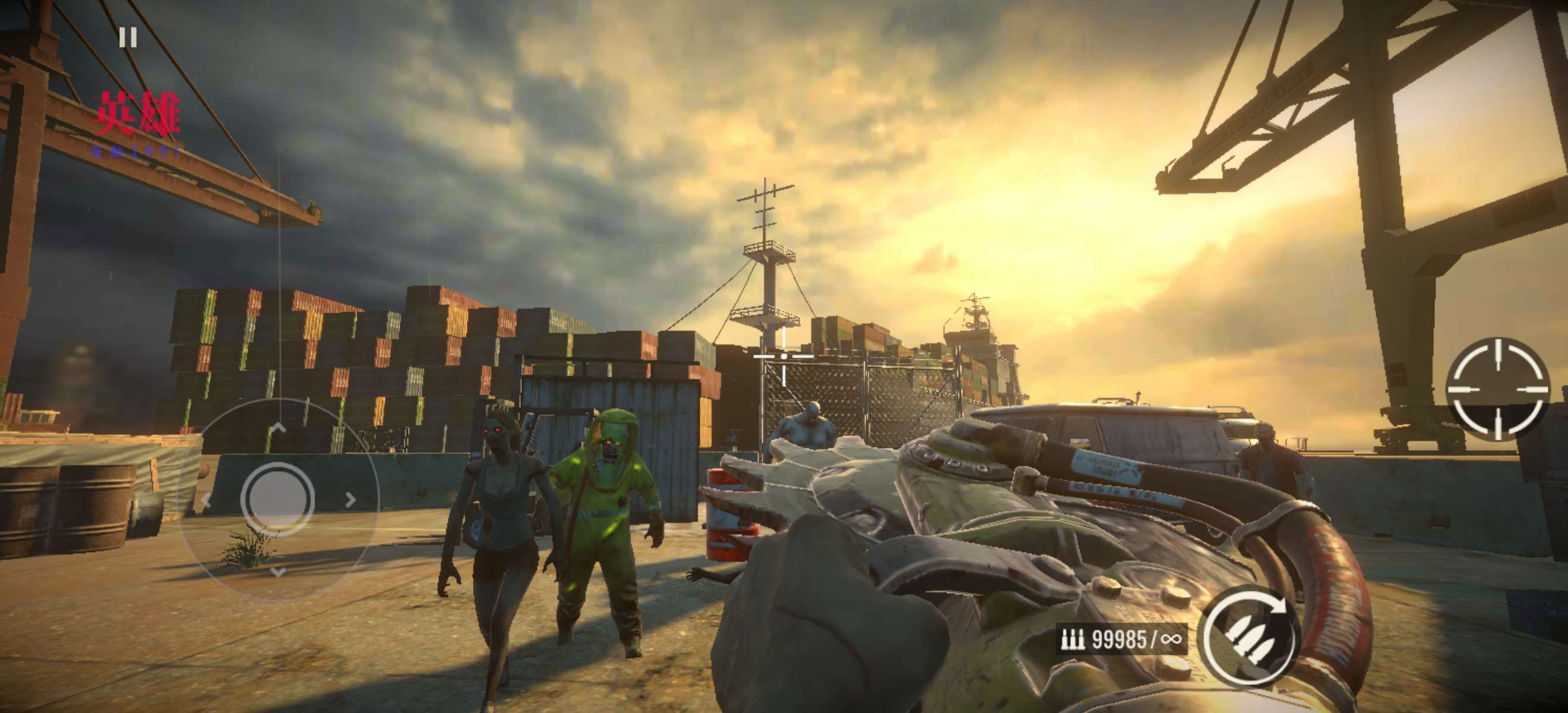1568x713 pixels.
Task: Click the joystick's down arrow
Action: (278, 572)
